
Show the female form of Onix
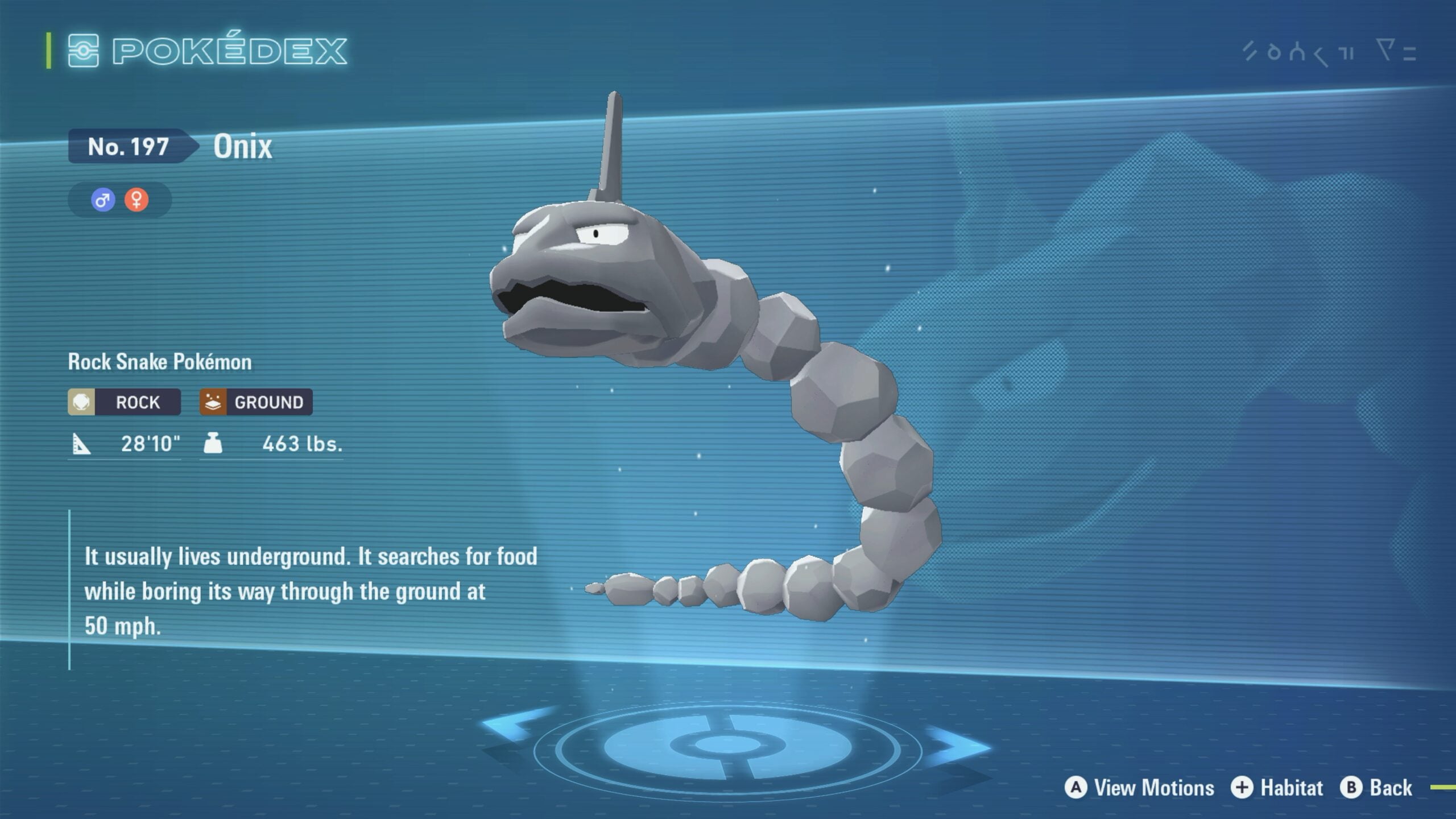point(136,200)
